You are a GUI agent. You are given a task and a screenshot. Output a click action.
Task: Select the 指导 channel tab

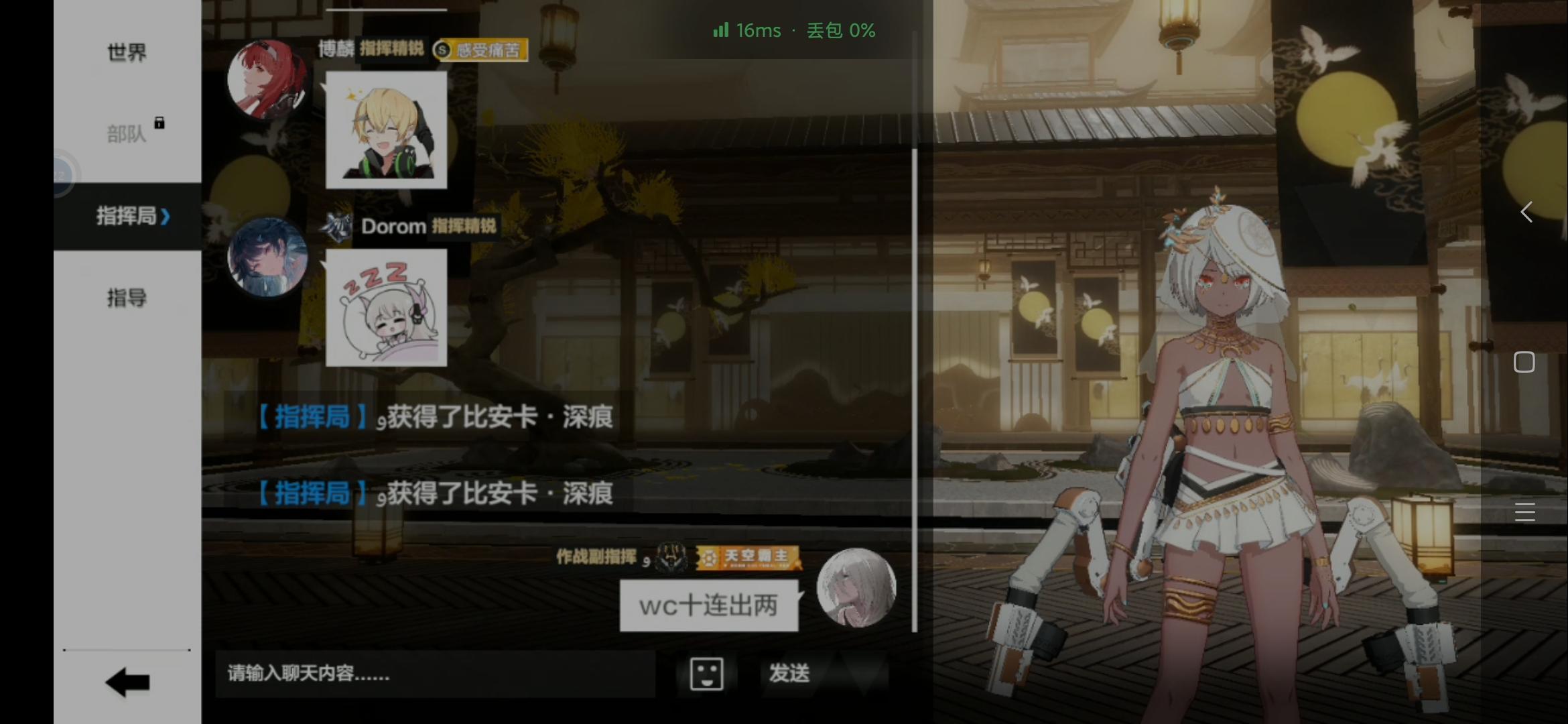click(x=126, y=298)
